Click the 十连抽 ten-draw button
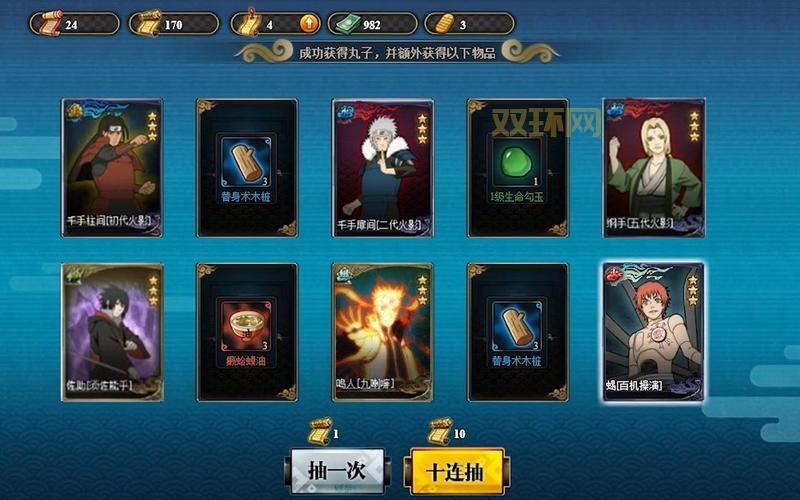Viewport: 800px width, 500px height. [x=455, y=470]
